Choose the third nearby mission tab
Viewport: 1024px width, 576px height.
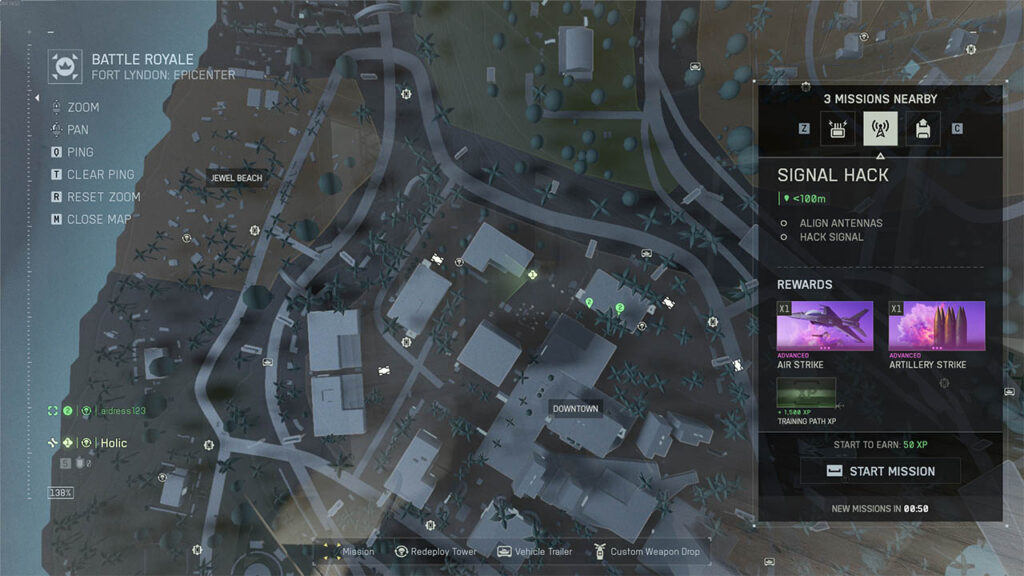(922, 128)
